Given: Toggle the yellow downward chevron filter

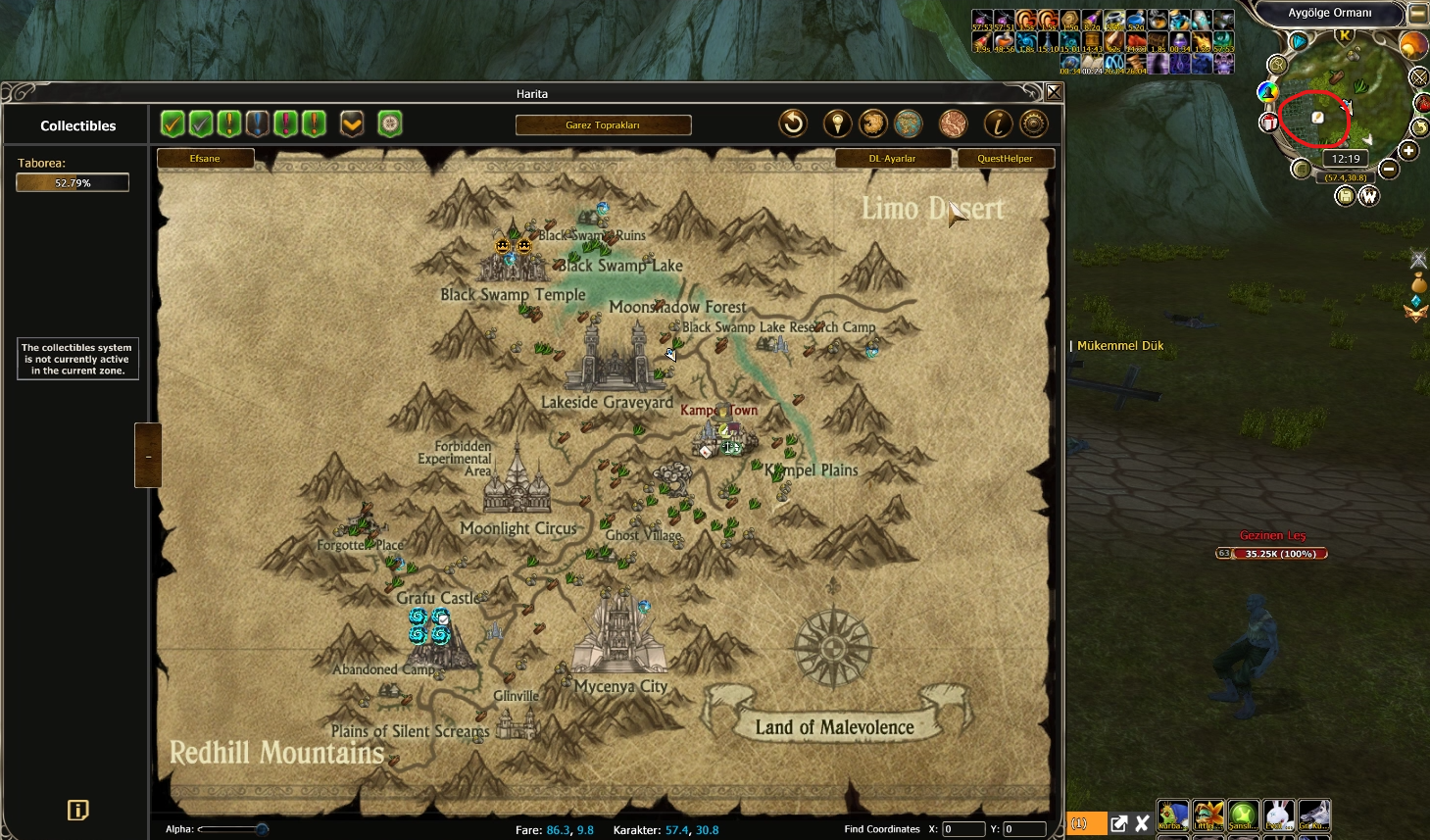Looking at the screenshot, I should click(x=352, y=124).
